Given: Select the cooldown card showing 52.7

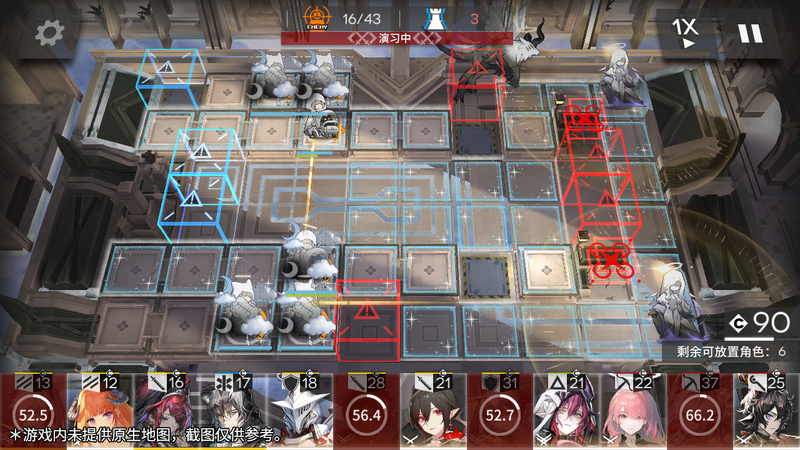Looking at the screenshot, I should coord(500,411).
